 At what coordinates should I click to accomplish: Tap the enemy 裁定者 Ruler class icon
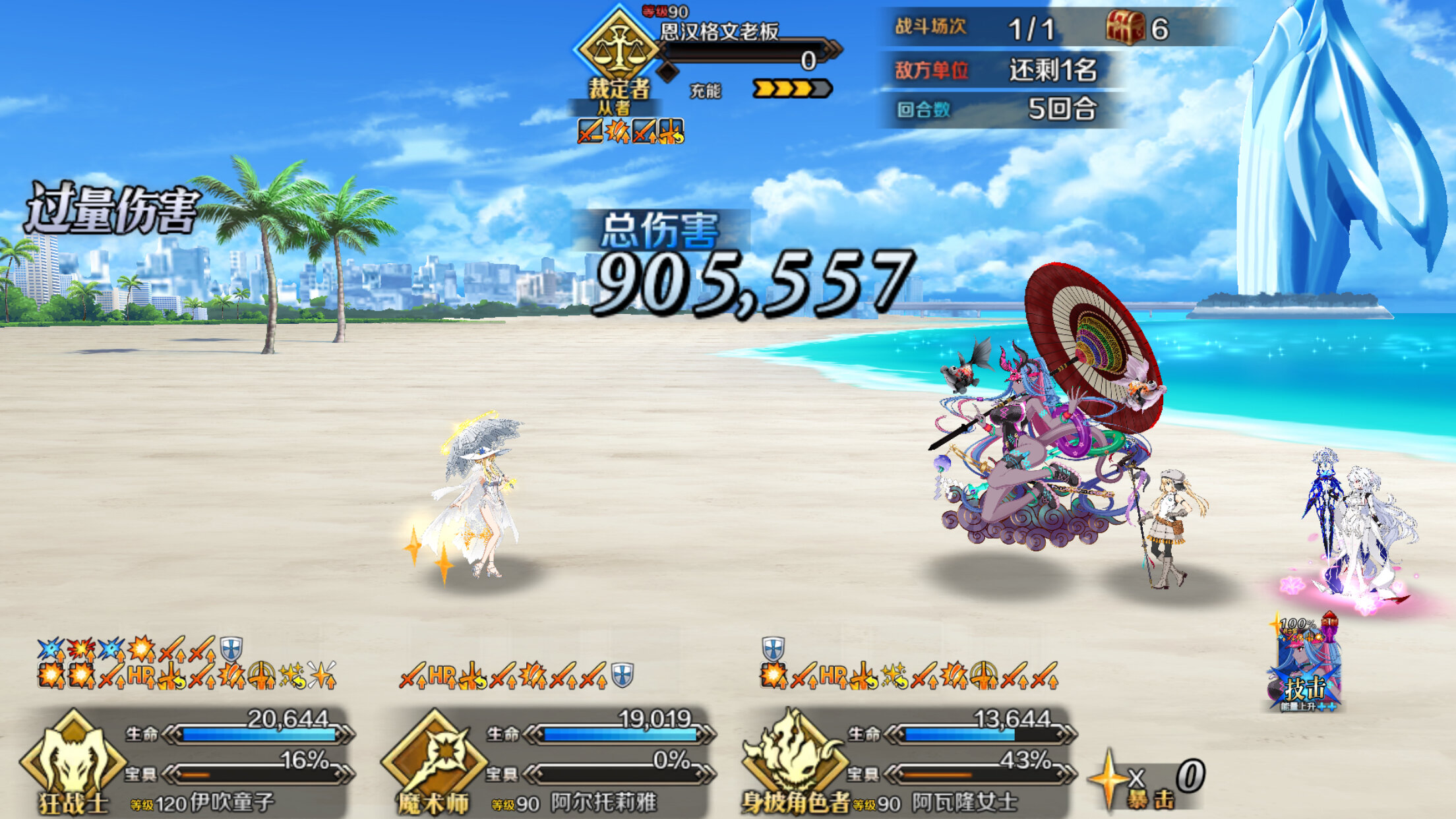pyautogui.click(x=617, y=50)
